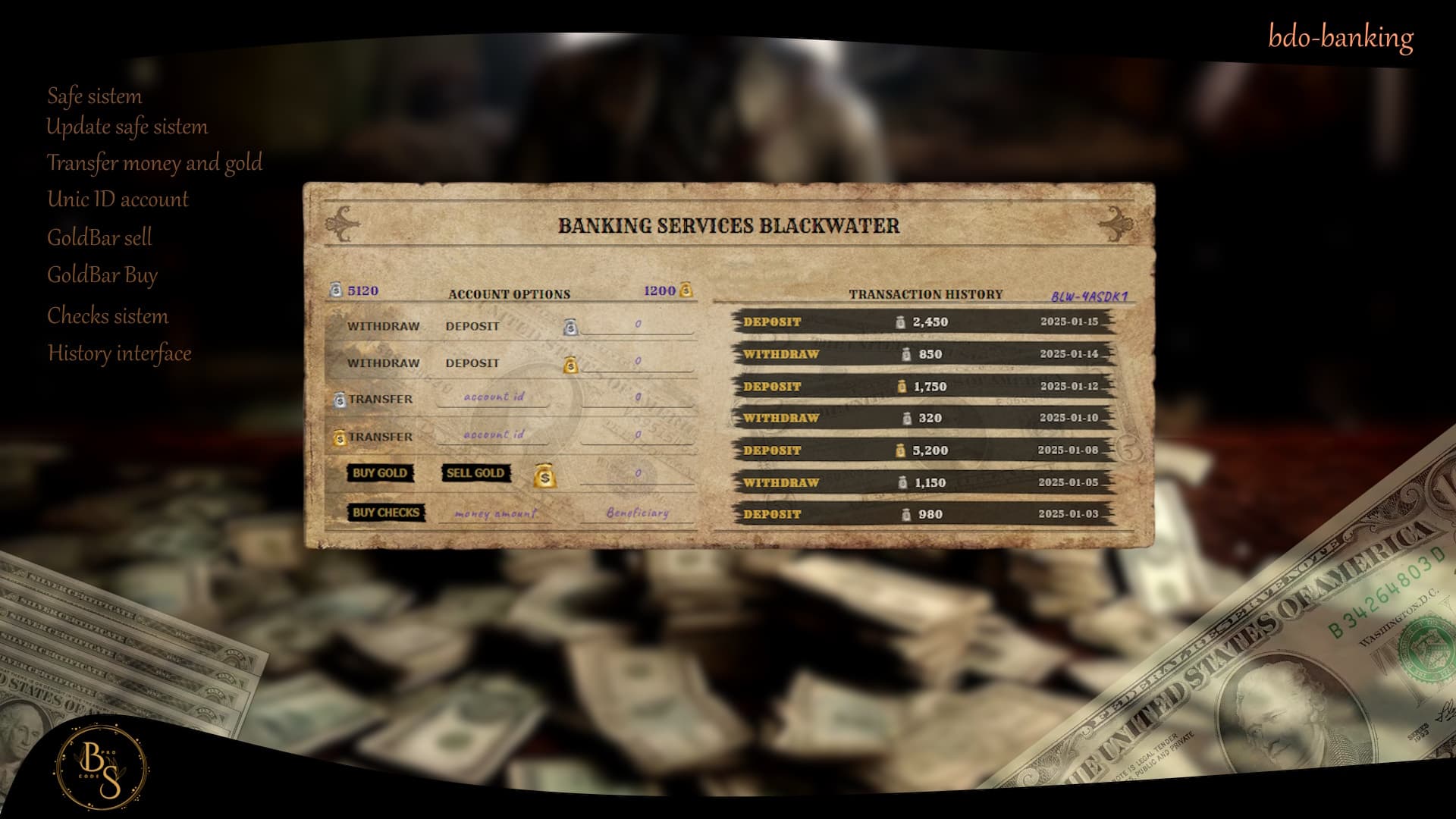Click the silver icon on the 850 withdraw entry

point(905,353)
